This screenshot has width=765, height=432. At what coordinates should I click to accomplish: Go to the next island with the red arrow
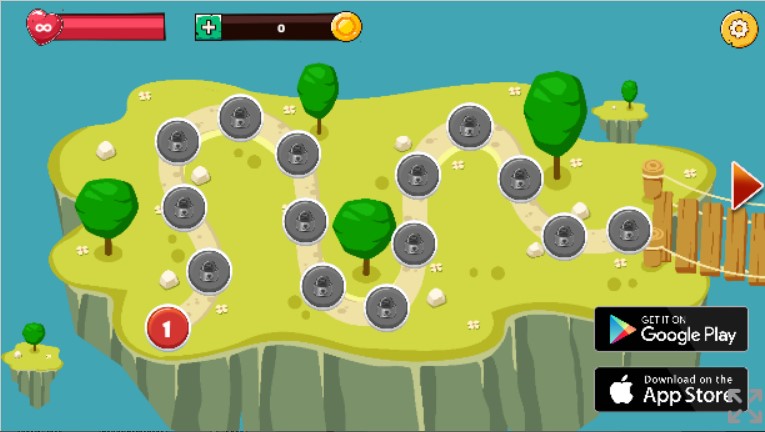(x=745, y=186)
